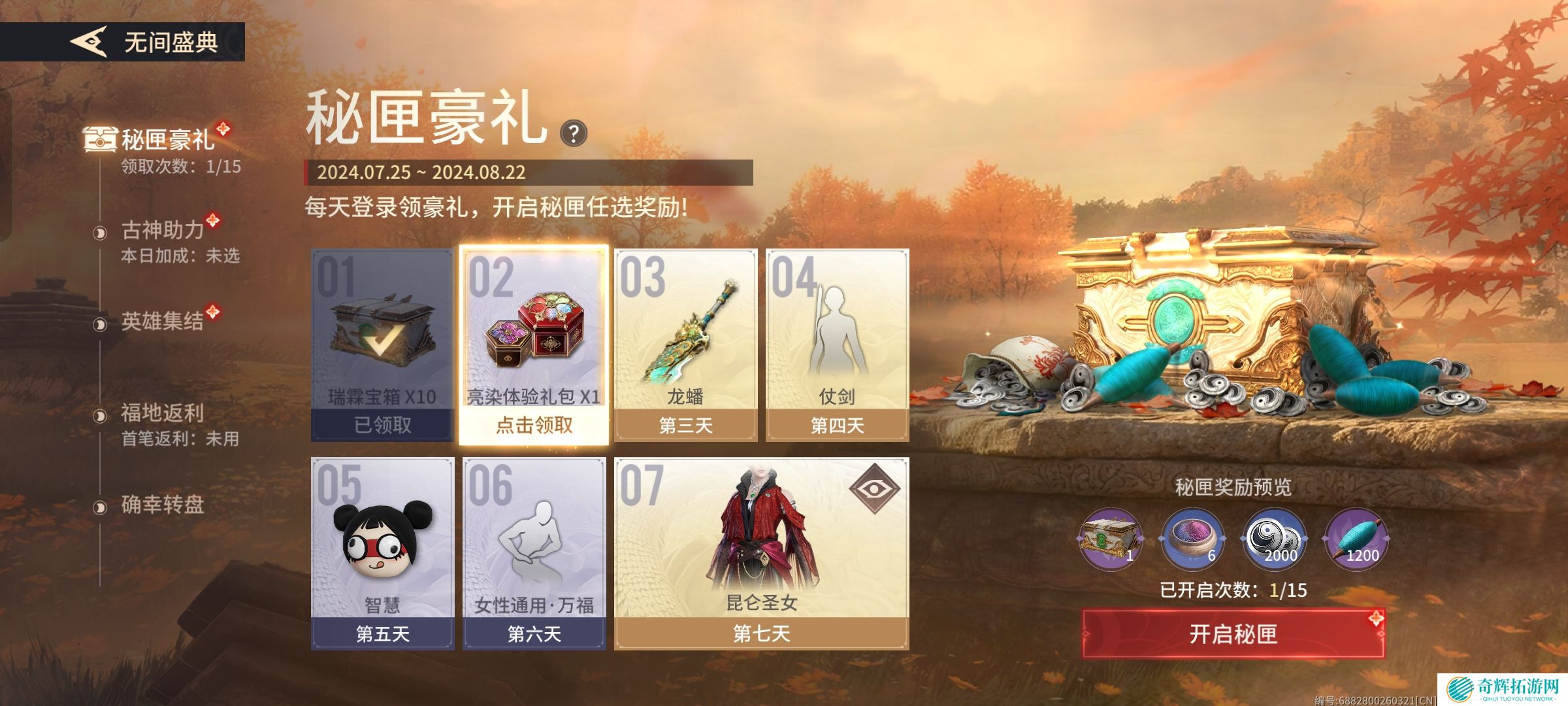Image resolution: width=1568 pixels, height=706 pixels.
Task: Go back from 无间盛典 screen
Action: click(x=89, y=42)
